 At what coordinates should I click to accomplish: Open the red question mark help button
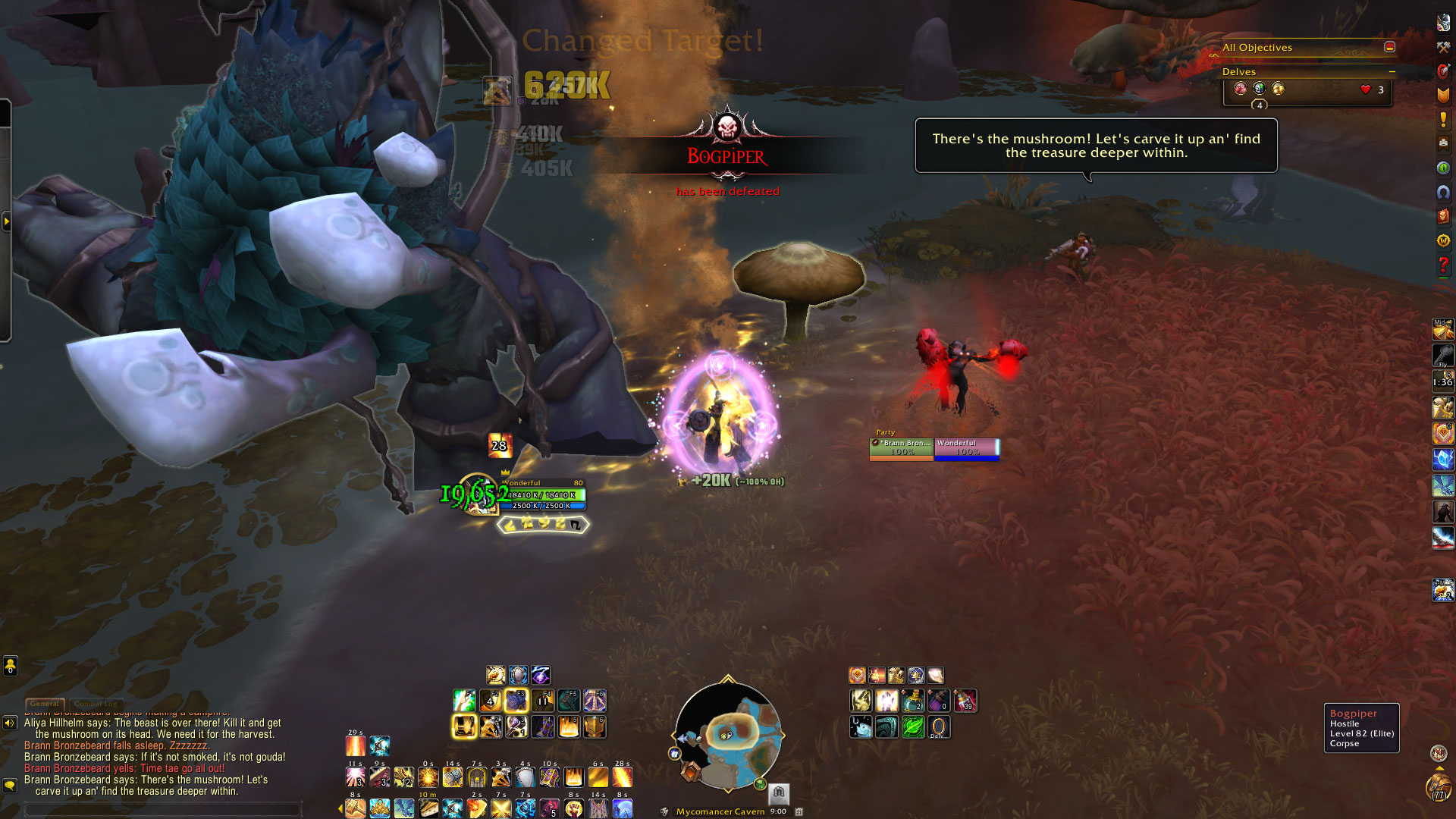1443,265
